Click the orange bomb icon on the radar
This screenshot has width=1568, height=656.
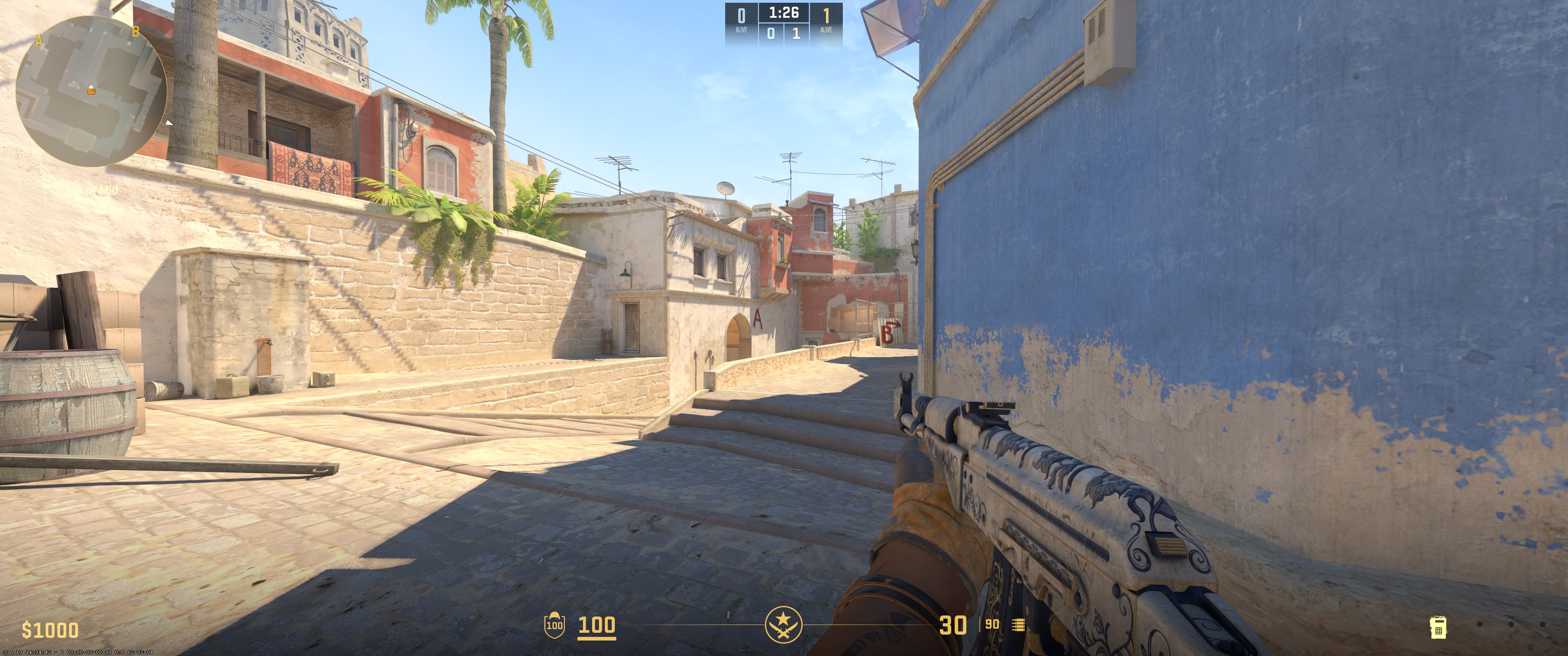point(91,91)
